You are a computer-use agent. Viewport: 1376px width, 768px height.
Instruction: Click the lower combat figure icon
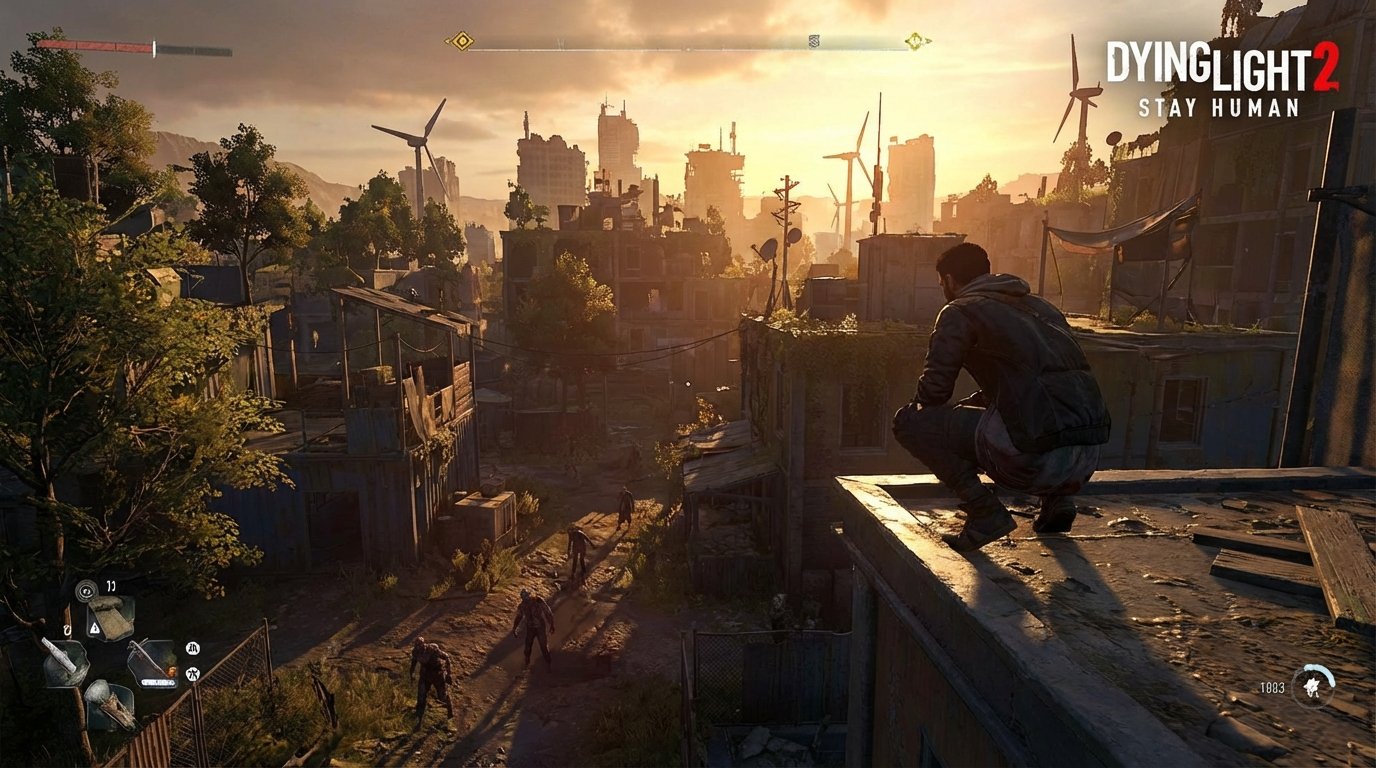point(193,672)
